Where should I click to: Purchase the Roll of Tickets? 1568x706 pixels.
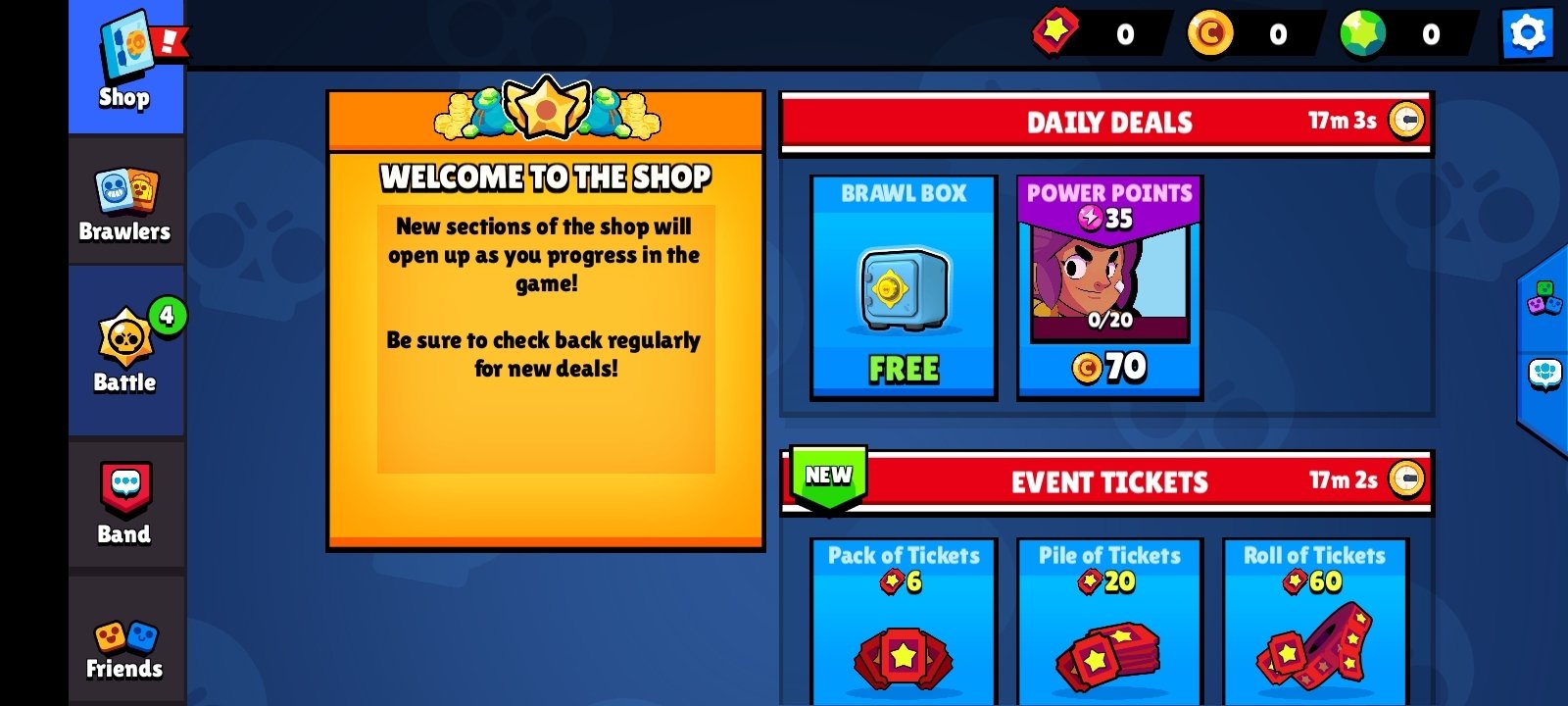click(1314, 628)
